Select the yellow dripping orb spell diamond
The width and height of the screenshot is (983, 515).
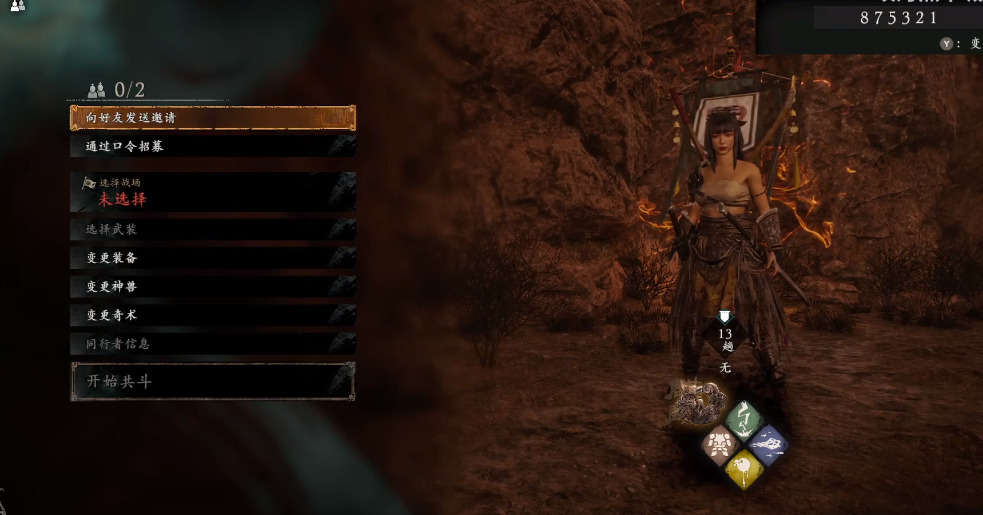coord(743,467)
